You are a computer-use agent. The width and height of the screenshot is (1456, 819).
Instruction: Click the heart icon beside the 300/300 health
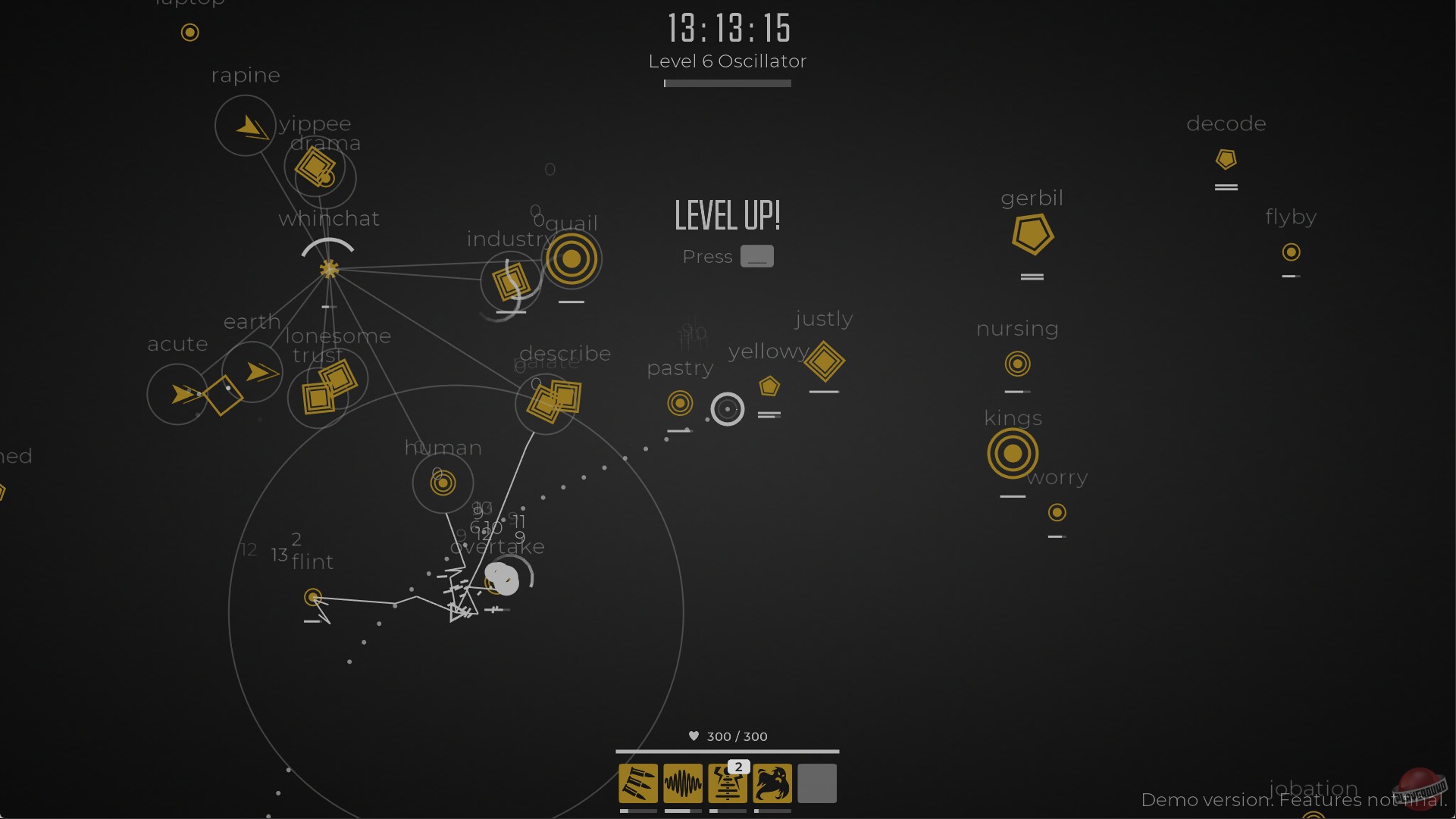click(694, 736)
